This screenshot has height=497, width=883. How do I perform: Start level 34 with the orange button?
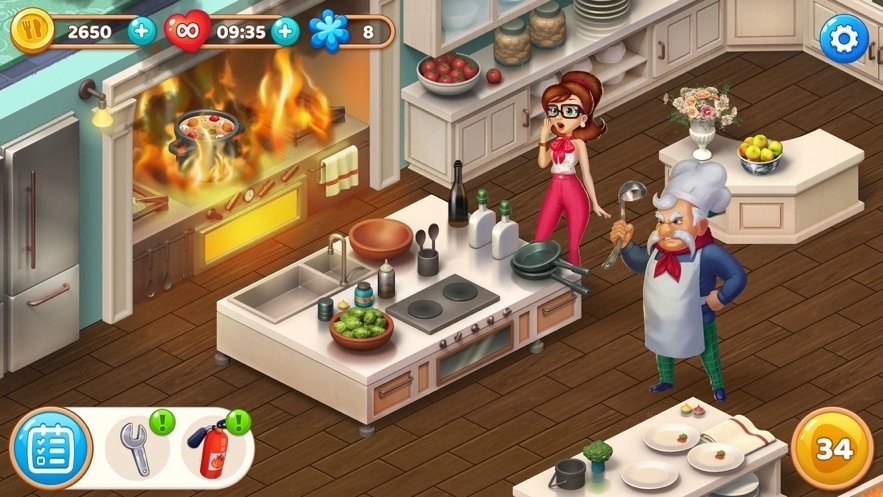832,449
